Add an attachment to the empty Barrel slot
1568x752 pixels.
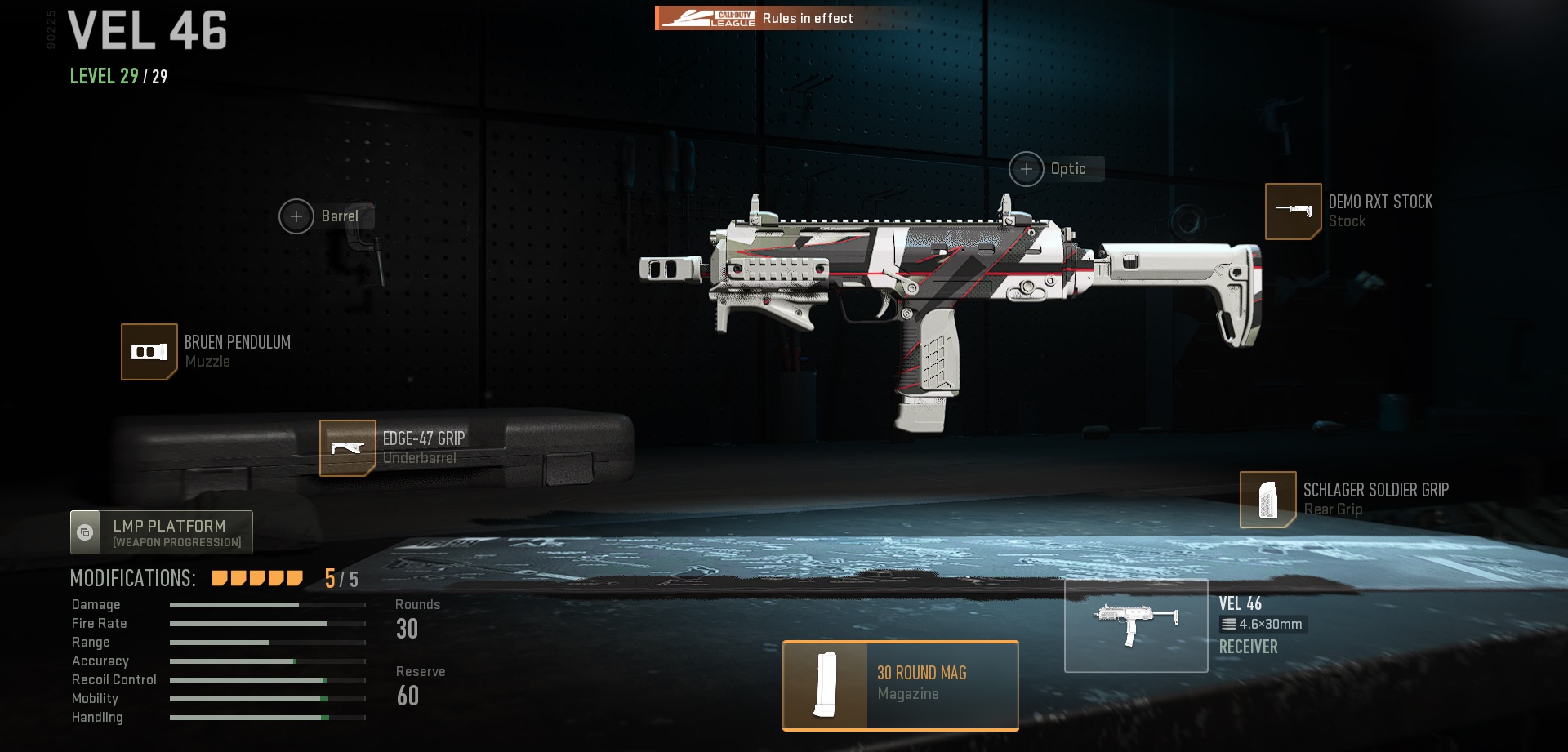[296, 216]
